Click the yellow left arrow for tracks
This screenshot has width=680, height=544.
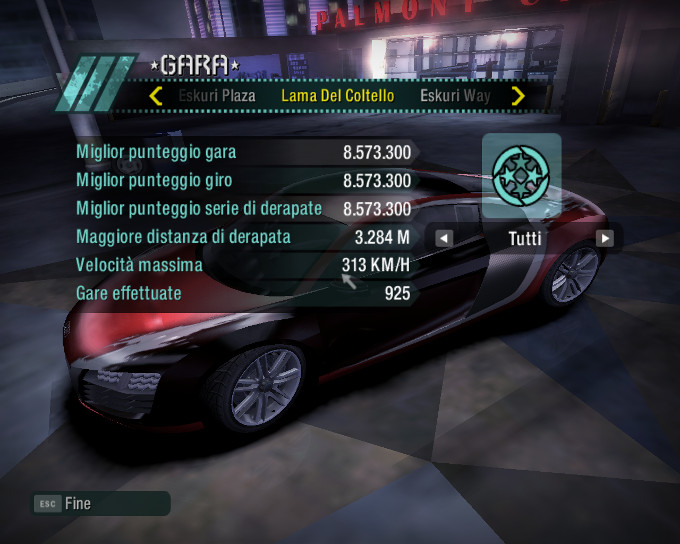pyautogui.click(x=156, y=97)
